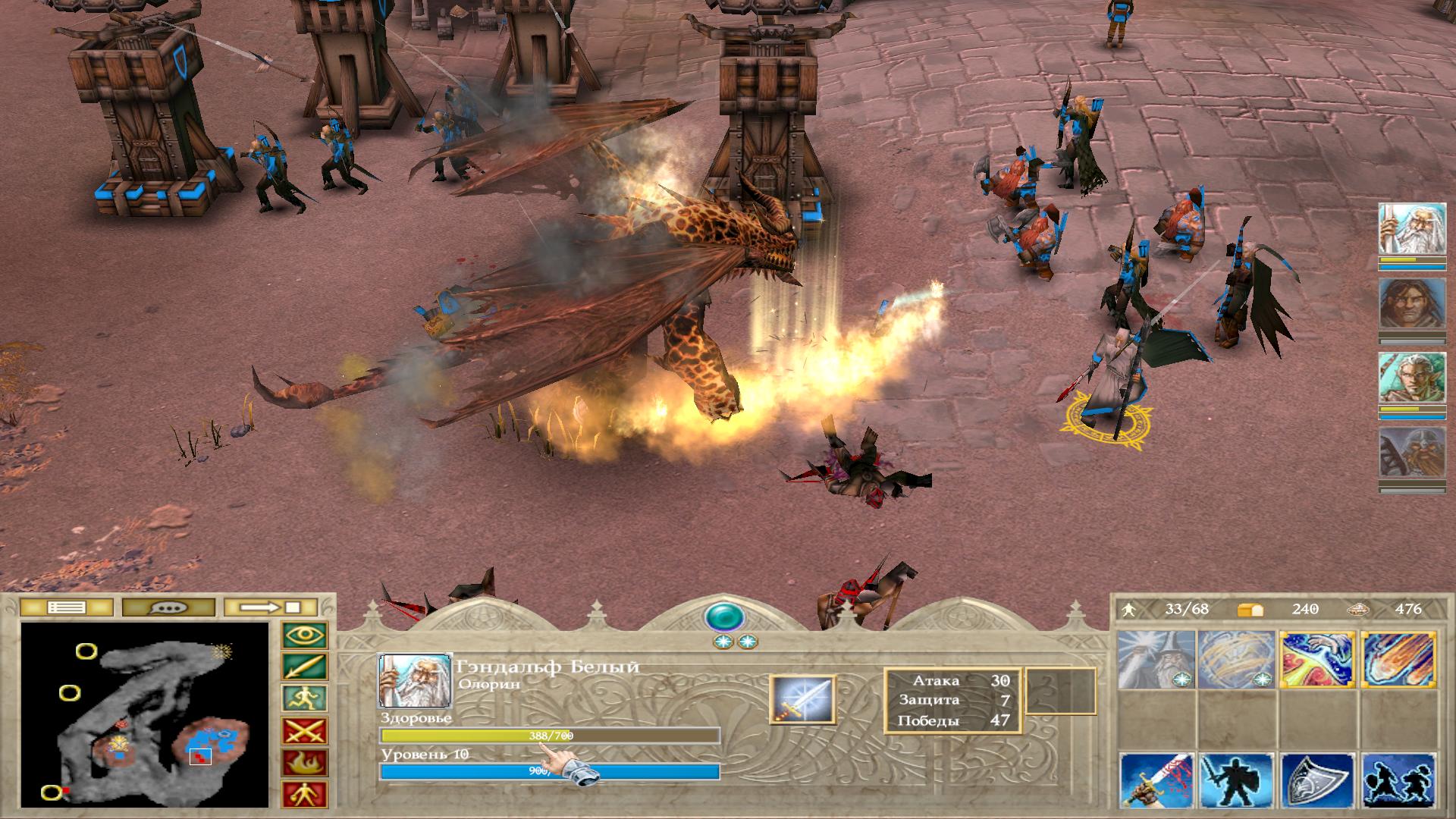Viewport: 1456px width, 819px height.
Task: Select the crossed swords attack stance
Action: pos(305,731)
